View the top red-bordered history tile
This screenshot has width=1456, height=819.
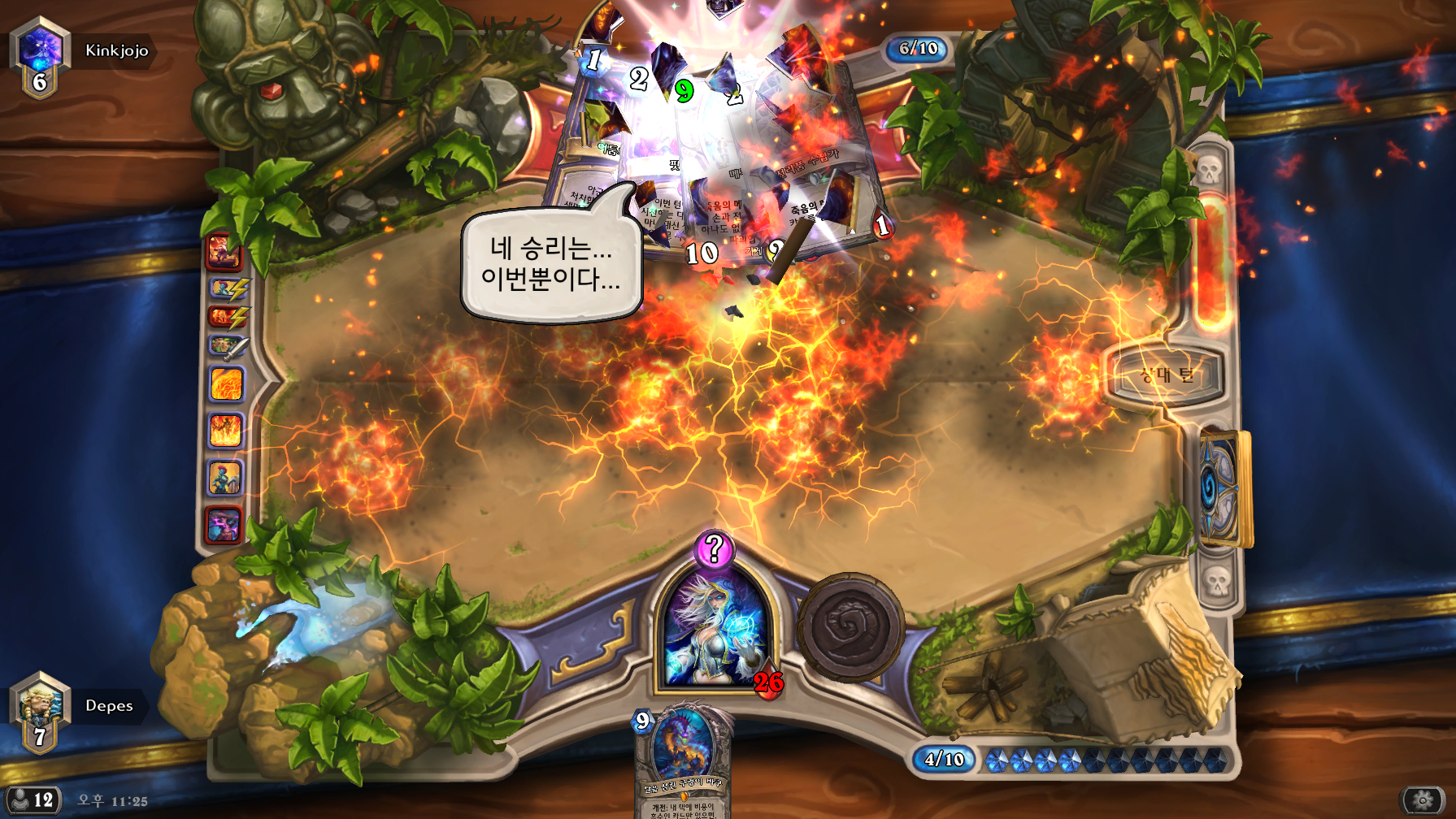pyautogui.click(x=224, y=252)
